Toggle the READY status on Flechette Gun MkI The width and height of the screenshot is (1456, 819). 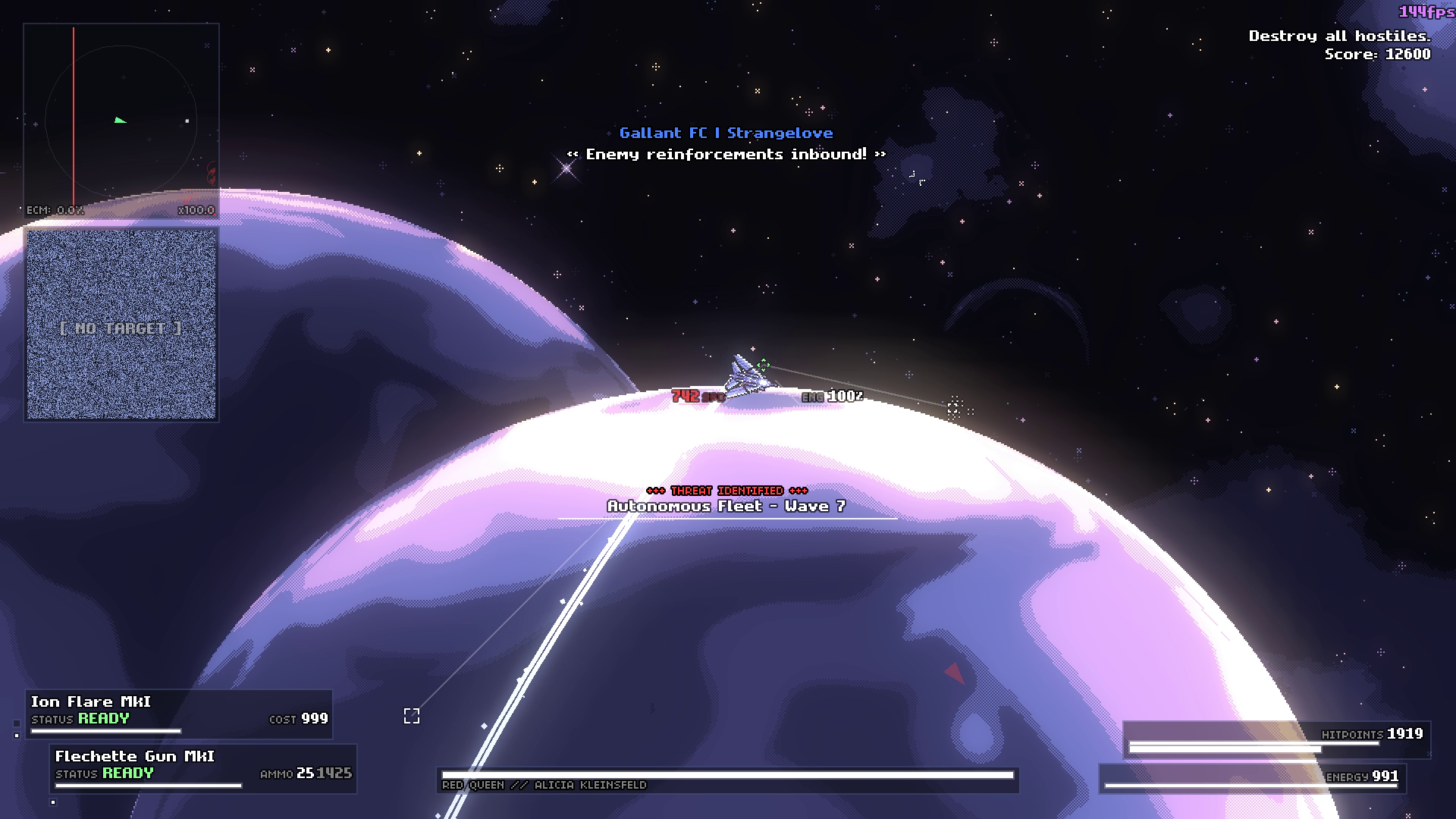point(127,774)
